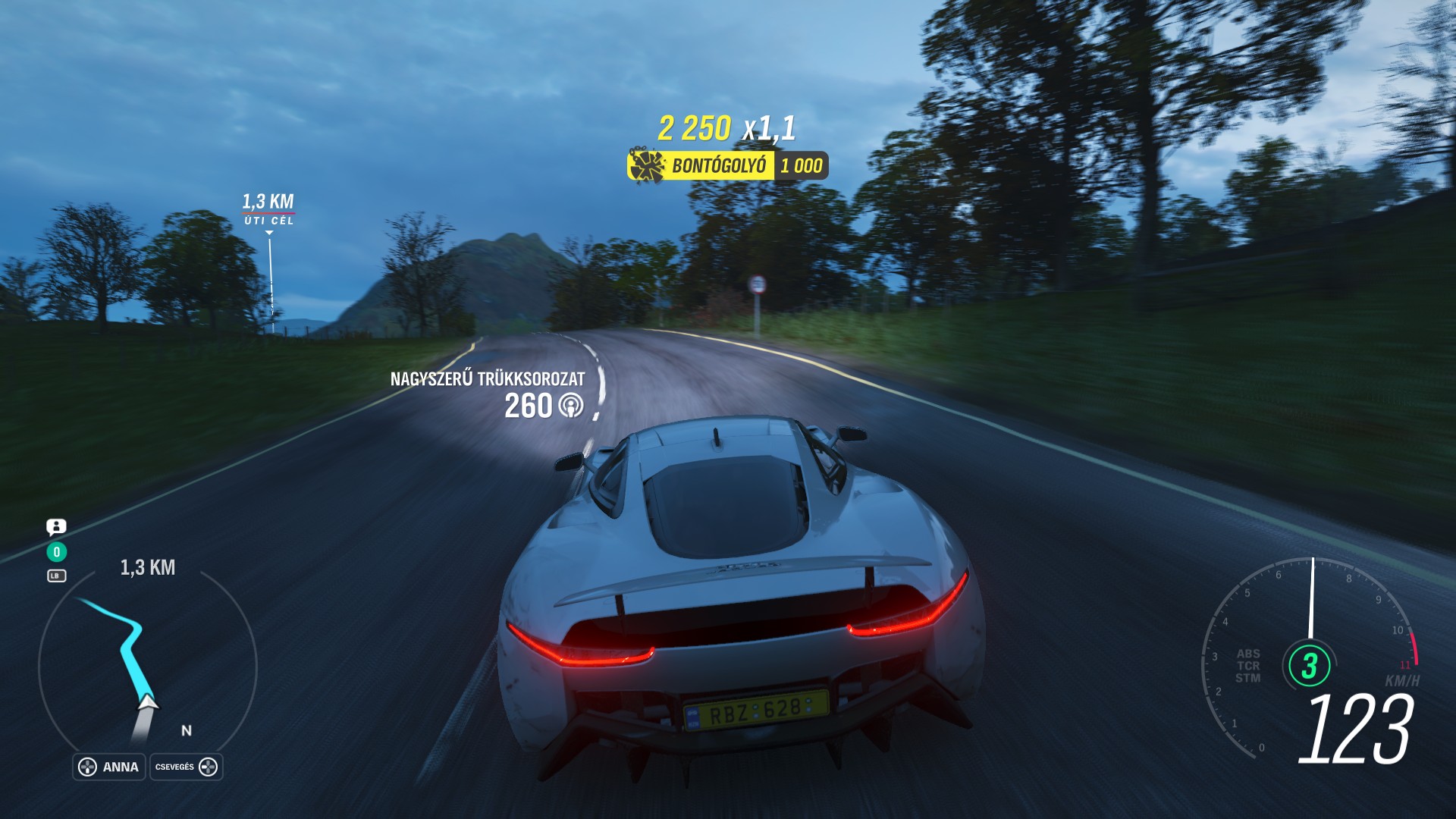Click the player session icon above the minimap

[56, 526]
